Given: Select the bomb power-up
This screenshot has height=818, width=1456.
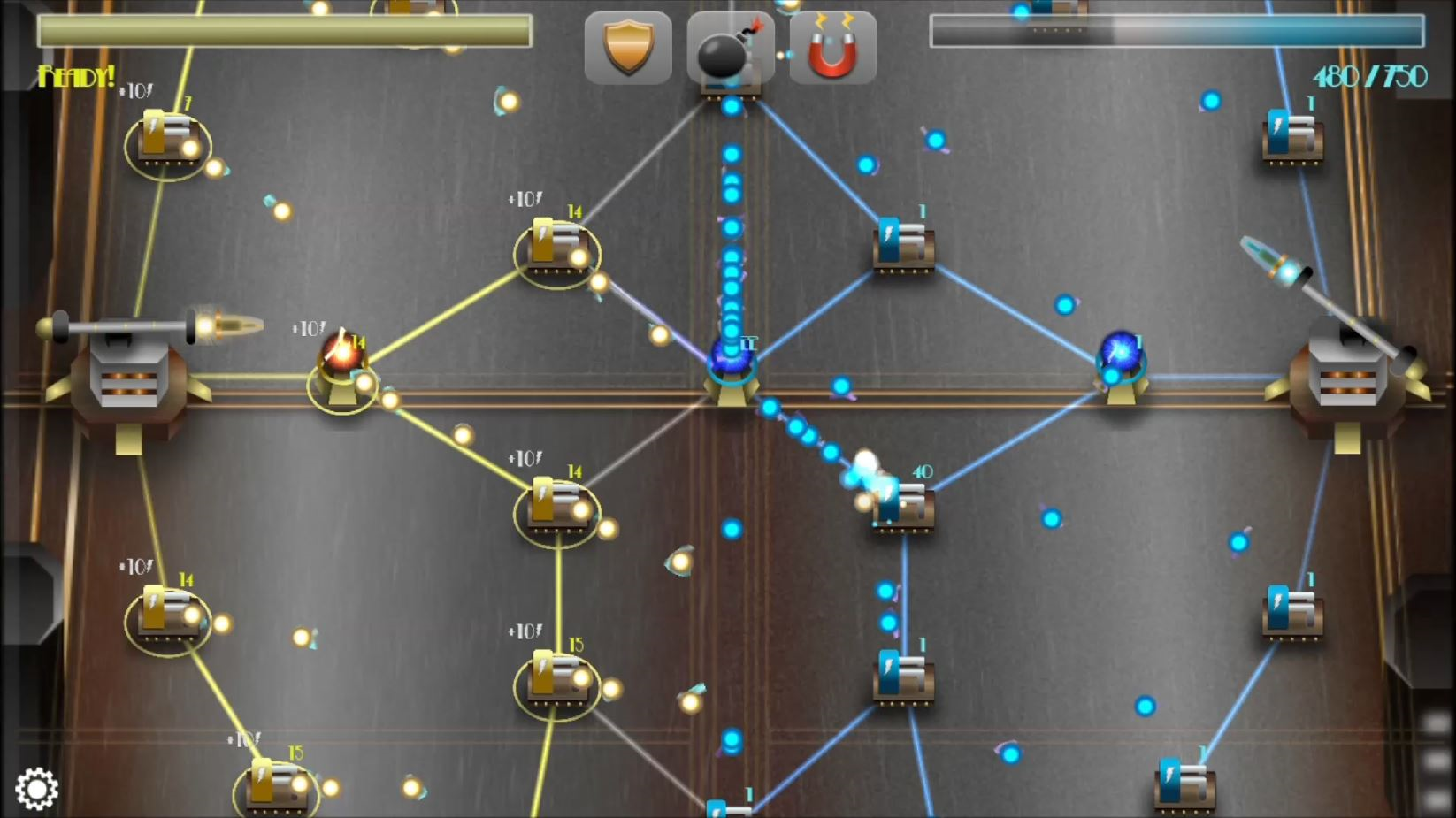Looking at the screenshot, I should pyautogui.click(x=731, y=48).
